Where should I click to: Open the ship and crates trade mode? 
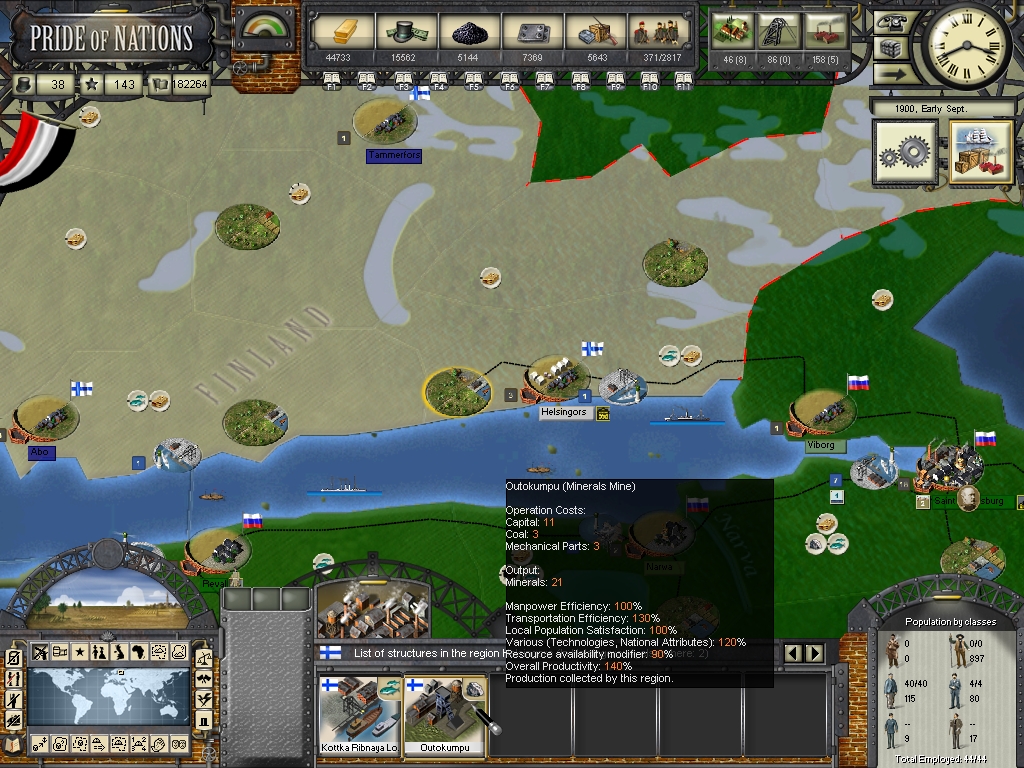pyautogui.click(x=981, y=153)
